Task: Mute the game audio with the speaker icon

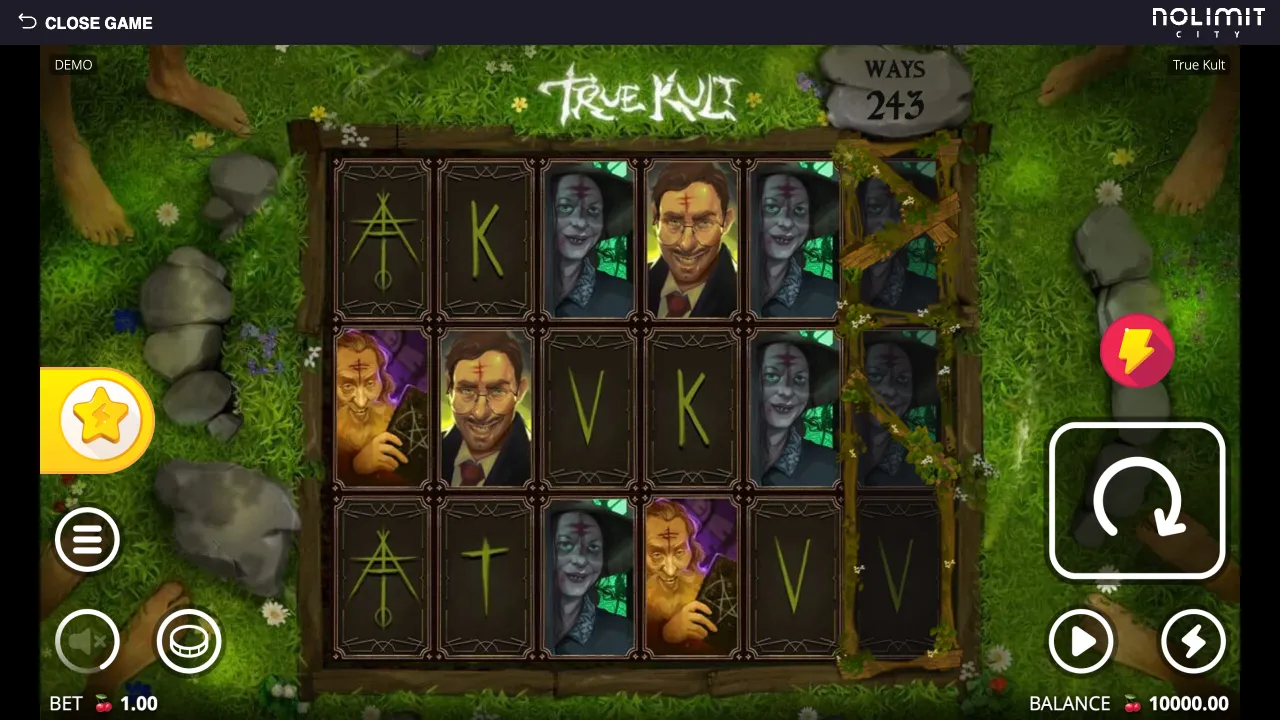Action: pyautogui.click(x=87, y=641)
